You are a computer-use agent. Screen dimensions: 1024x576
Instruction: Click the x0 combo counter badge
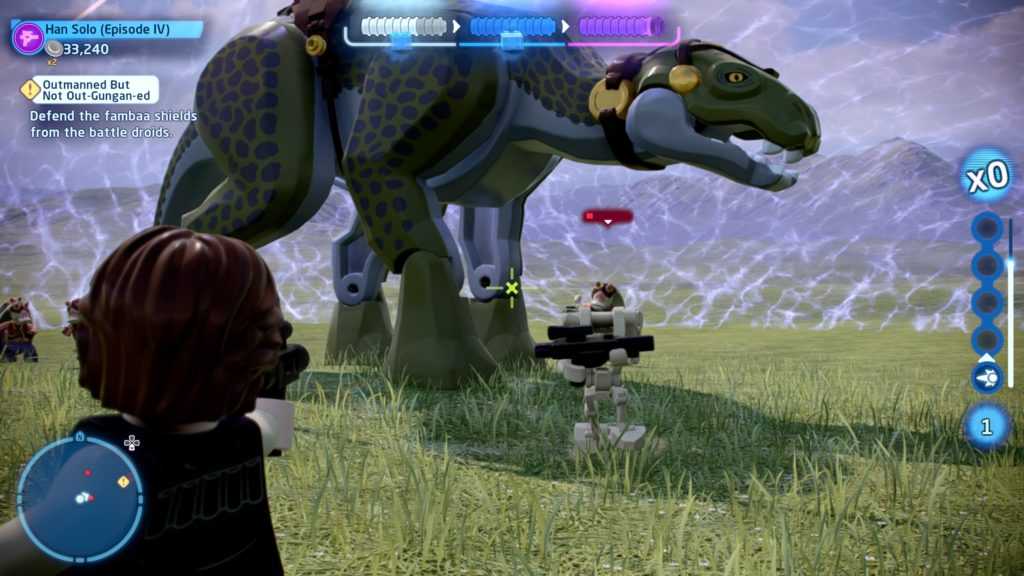pyautogui.click(x=987, y=177)
